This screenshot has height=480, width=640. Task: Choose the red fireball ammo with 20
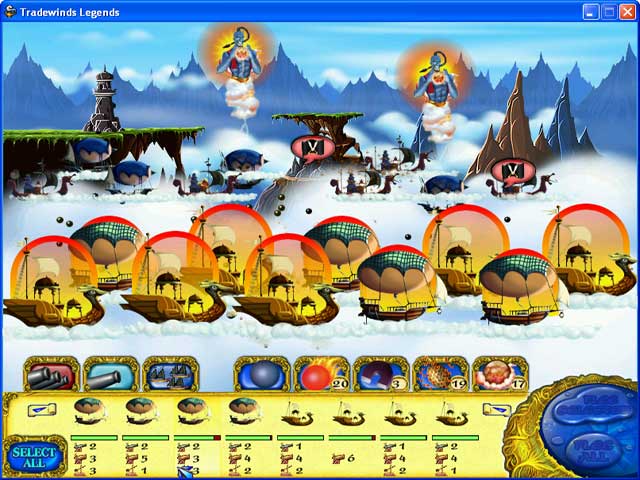click(321, 374)
